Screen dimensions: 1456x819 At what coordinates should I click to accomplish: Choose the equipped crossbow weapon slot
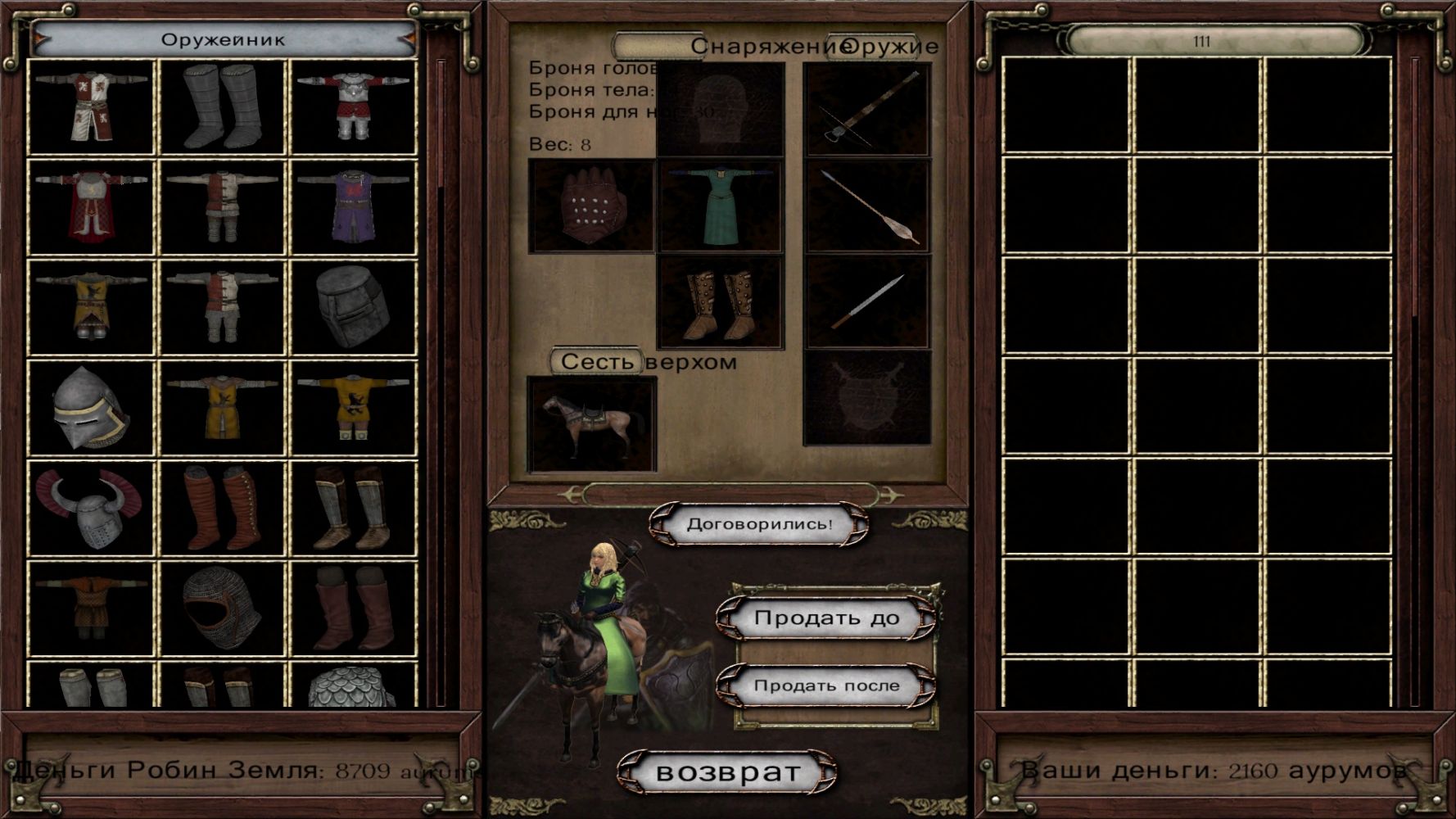pos(867,110)
